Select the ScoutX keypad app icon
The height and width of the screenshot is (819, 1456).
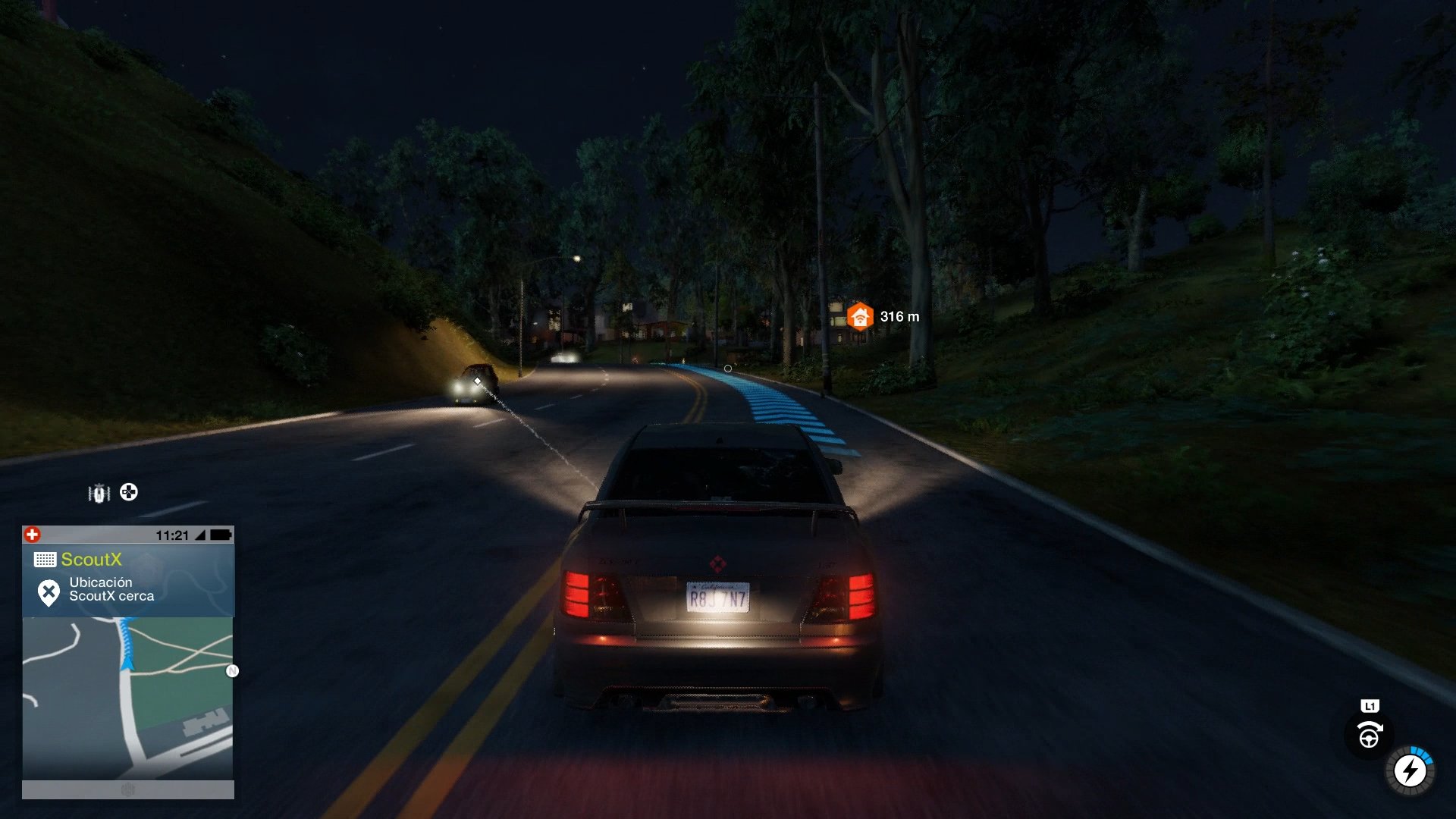click(x=45, y=558)
